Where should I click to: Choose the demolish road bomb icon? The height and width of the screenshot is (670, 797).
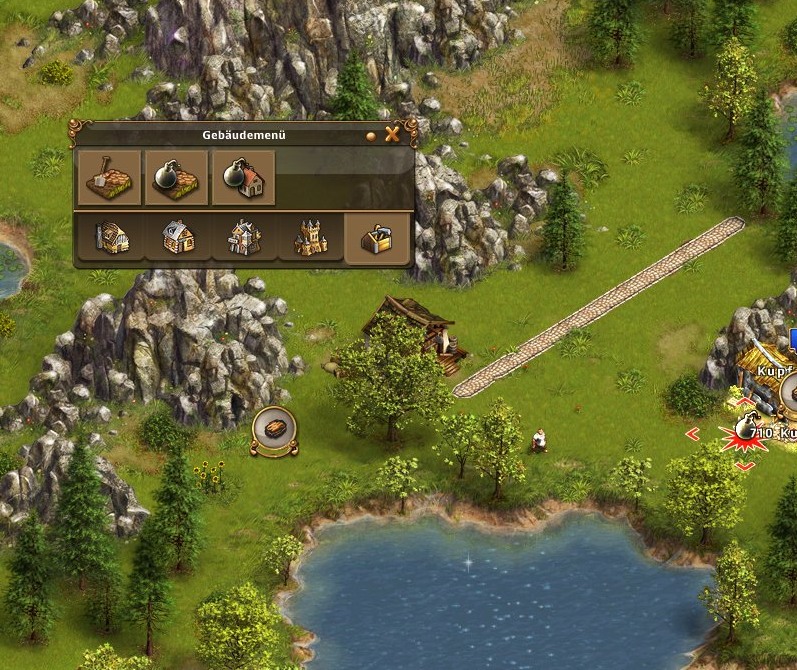click(x=176, y=177)
